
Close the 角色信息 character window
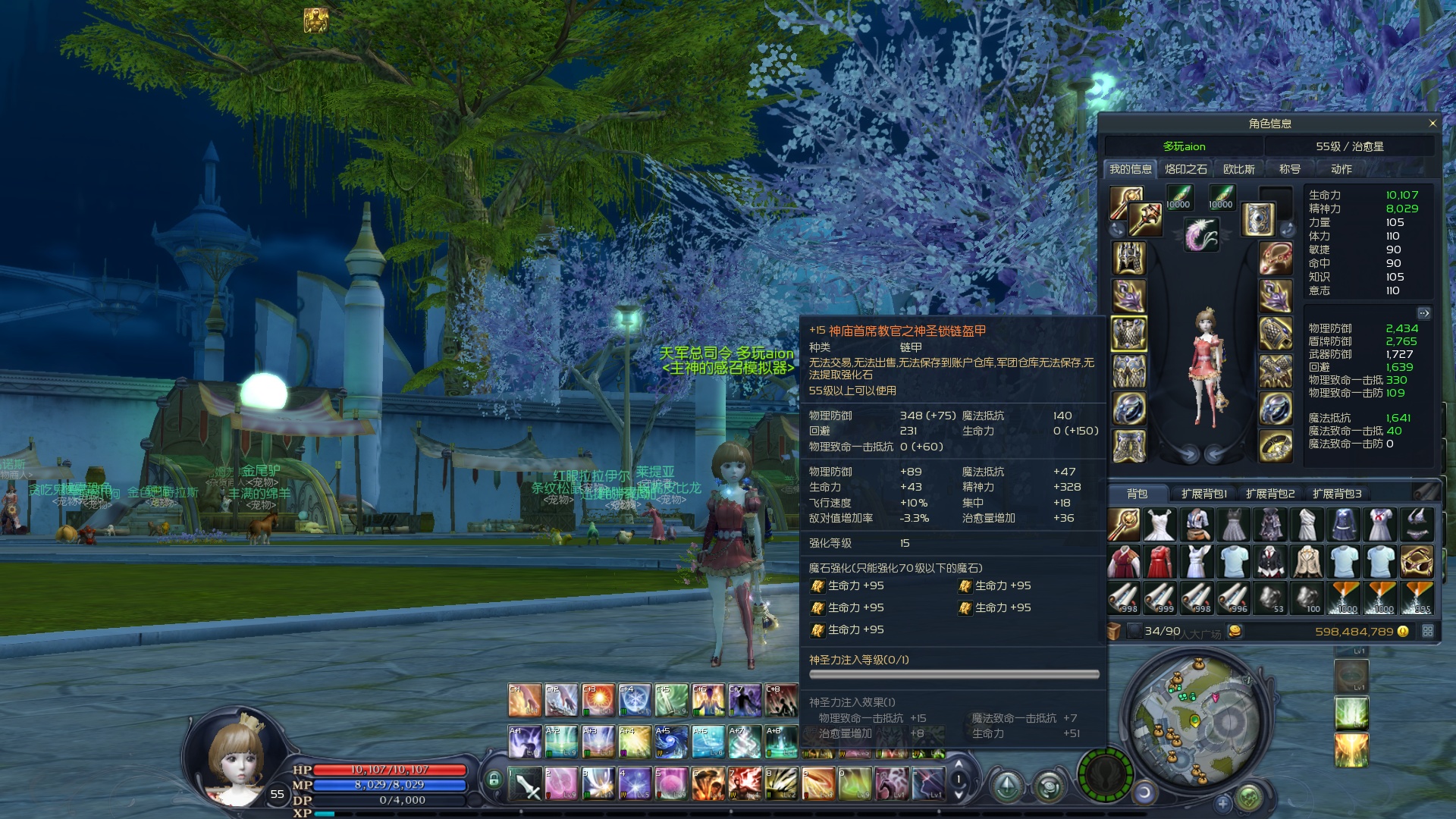pos(1432,124)
